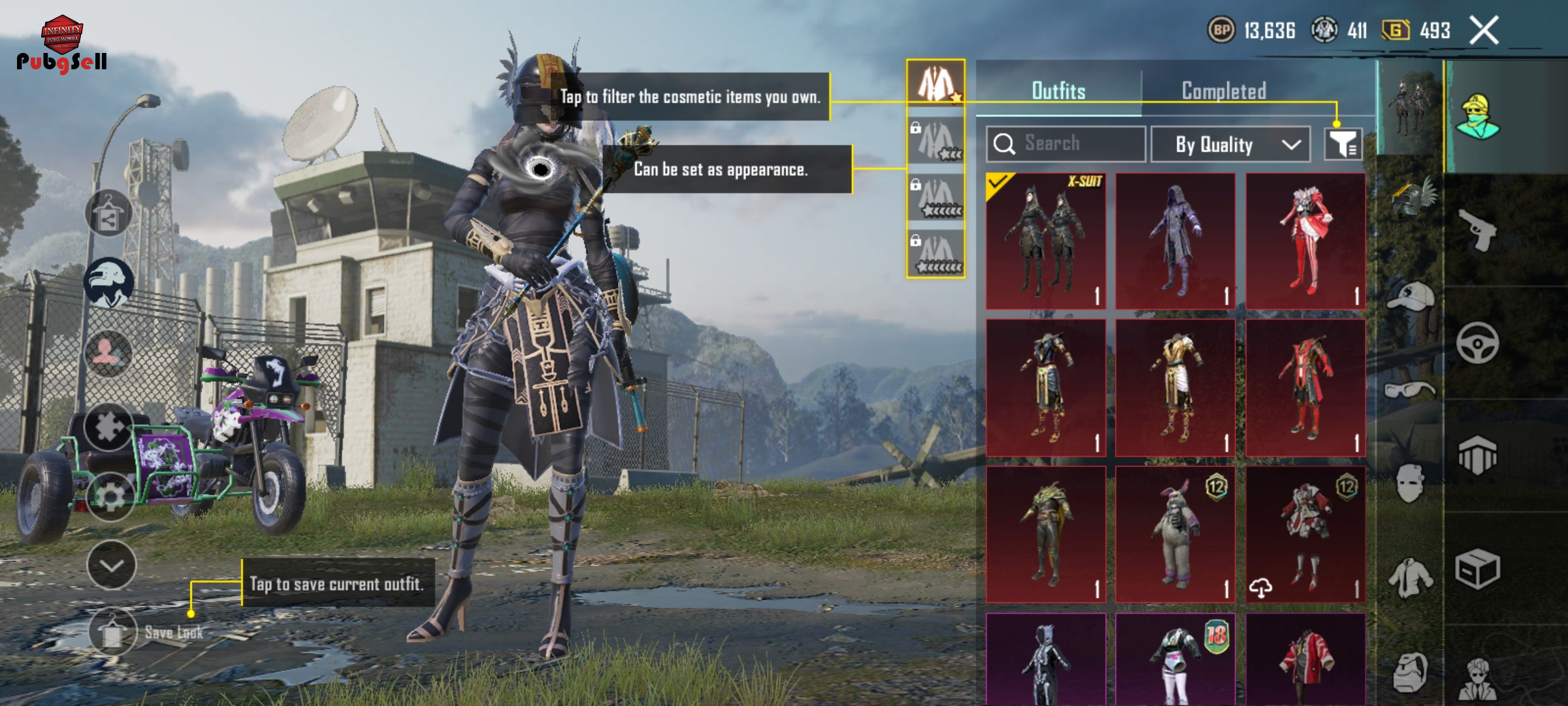Image resolution: width=1568 pixels, height=706 pixels.
Task: Open the backpack category
Action: 1409,671
